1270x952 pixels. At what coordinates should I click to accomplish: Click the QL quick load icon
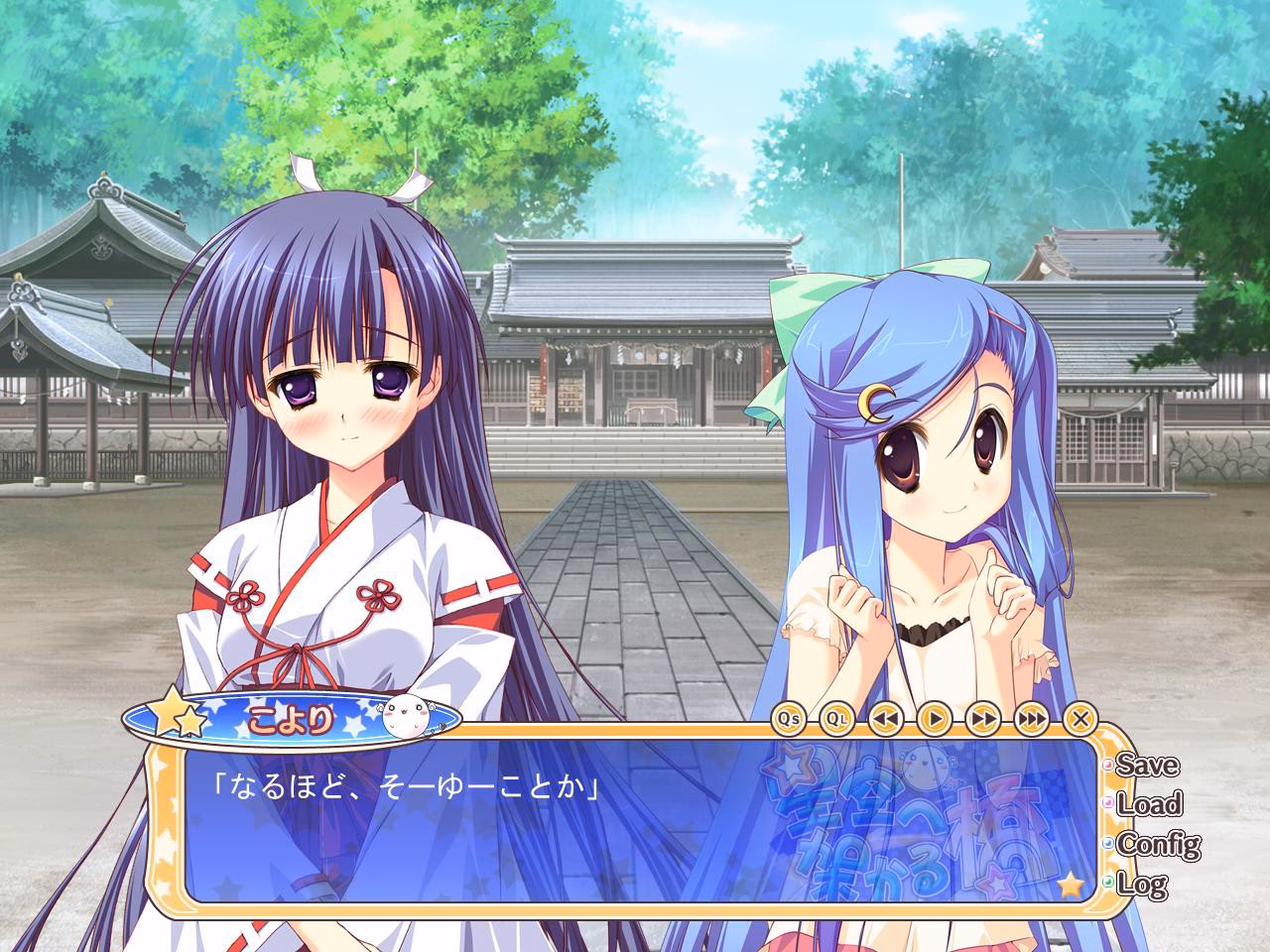tap(838, 717)
